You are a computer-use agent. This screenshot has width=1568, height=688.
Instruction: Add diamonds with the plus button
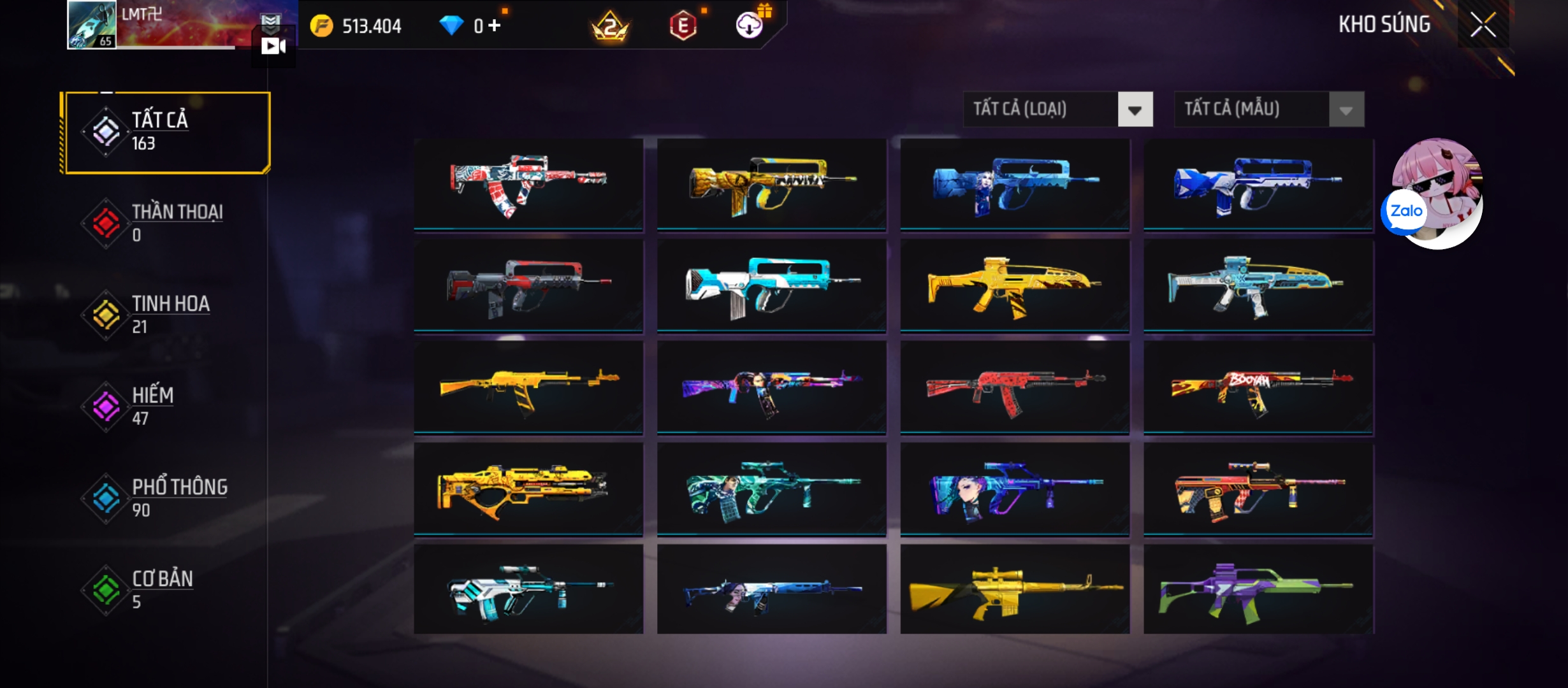click(x=495, y=25)
